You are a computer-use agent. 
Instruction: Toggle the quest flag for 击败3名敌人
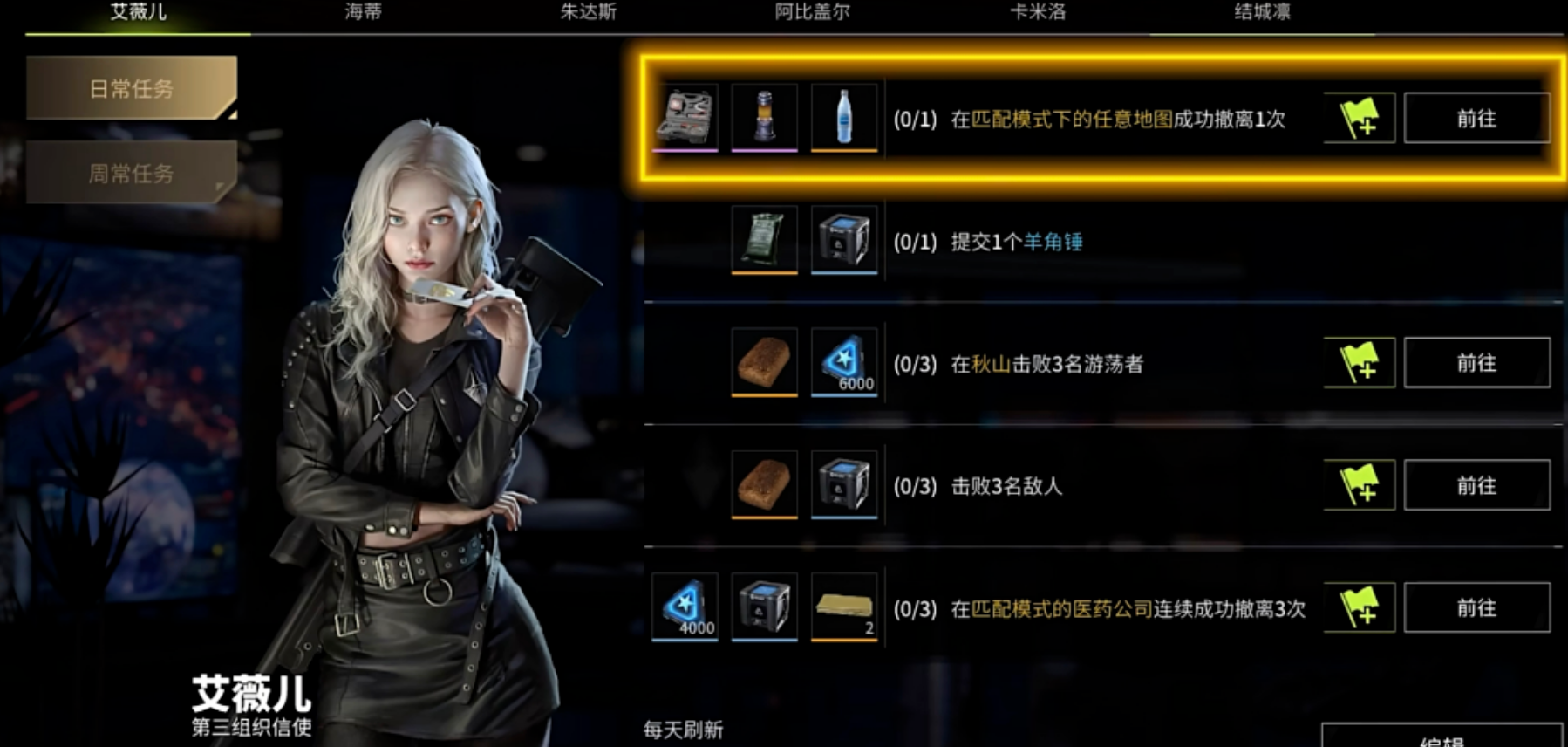pyautogui.click(x=1359, y=485)
